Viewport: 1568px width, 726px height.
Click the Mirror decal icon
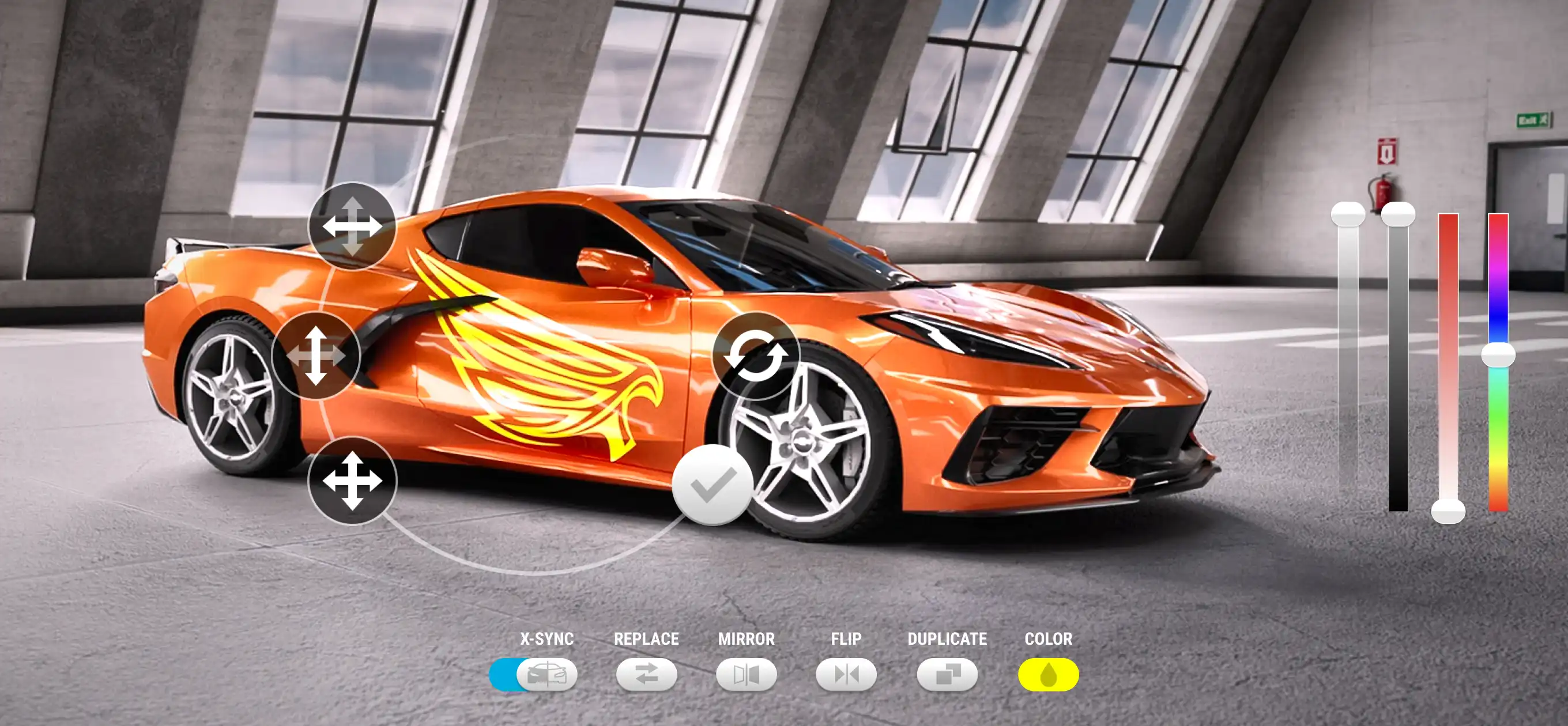pyautogui.click(x=747, y=674)
